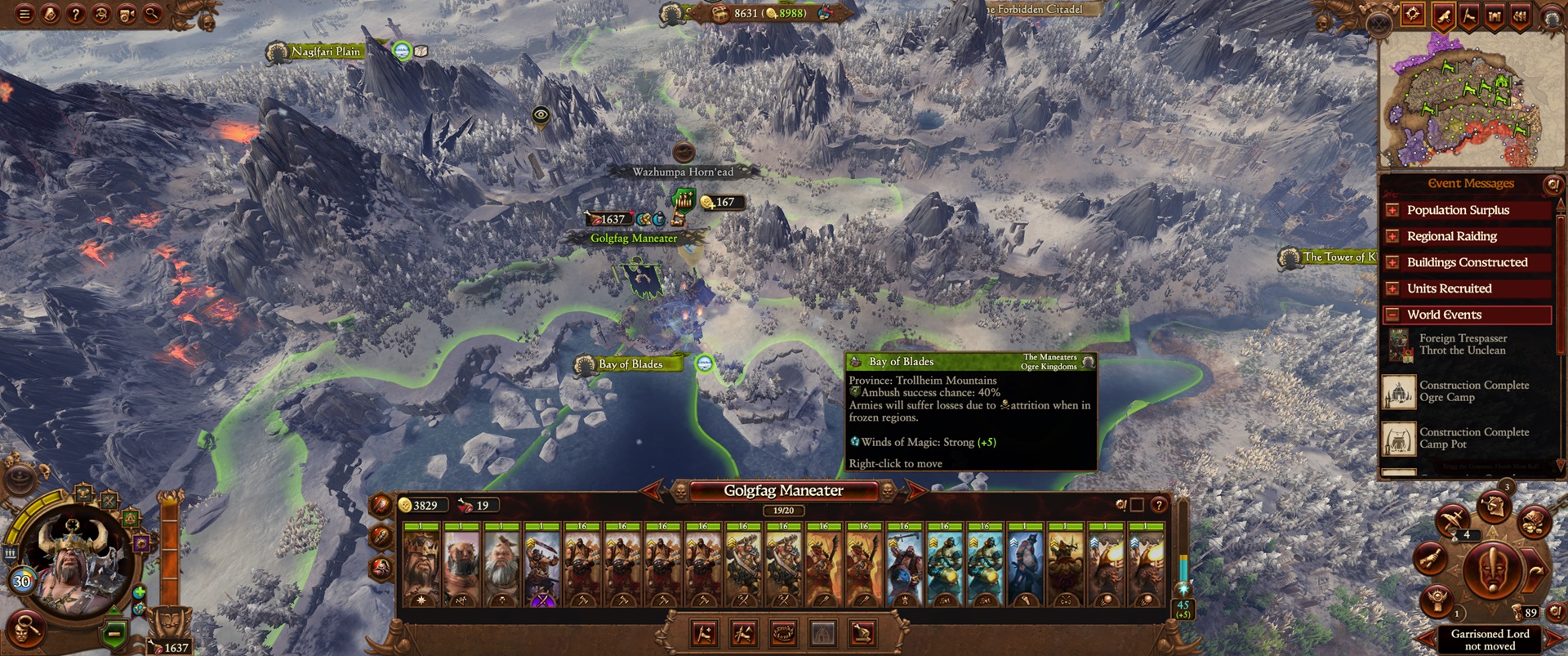The width and height of the screenshot is (1568, 656).
Task: Collapse the World Events category
Action: point(1393,315)
